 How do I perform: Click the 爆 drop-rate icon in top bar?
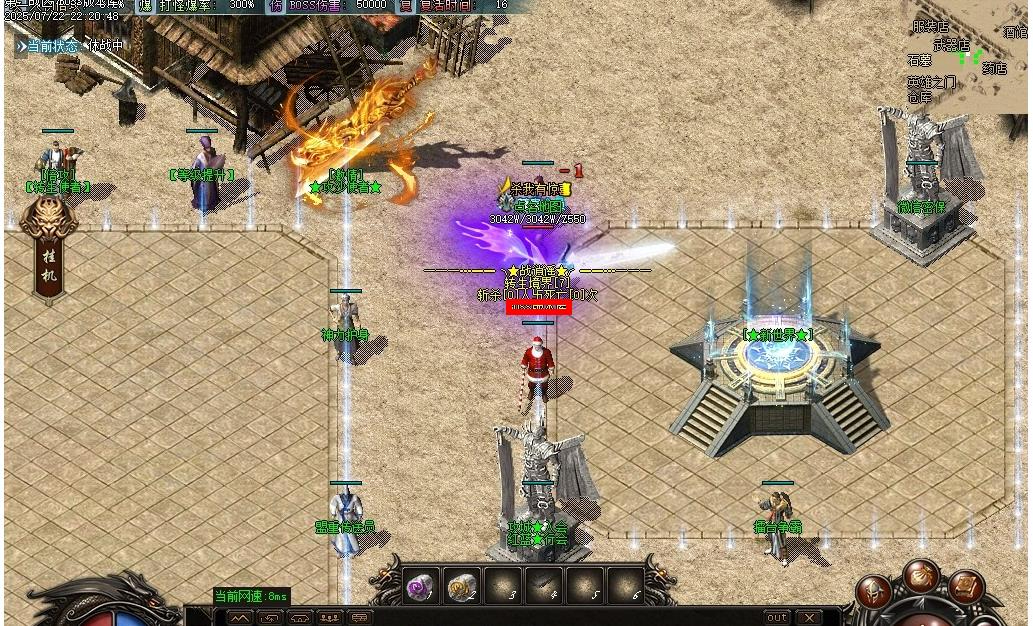[x=144, y=6]
